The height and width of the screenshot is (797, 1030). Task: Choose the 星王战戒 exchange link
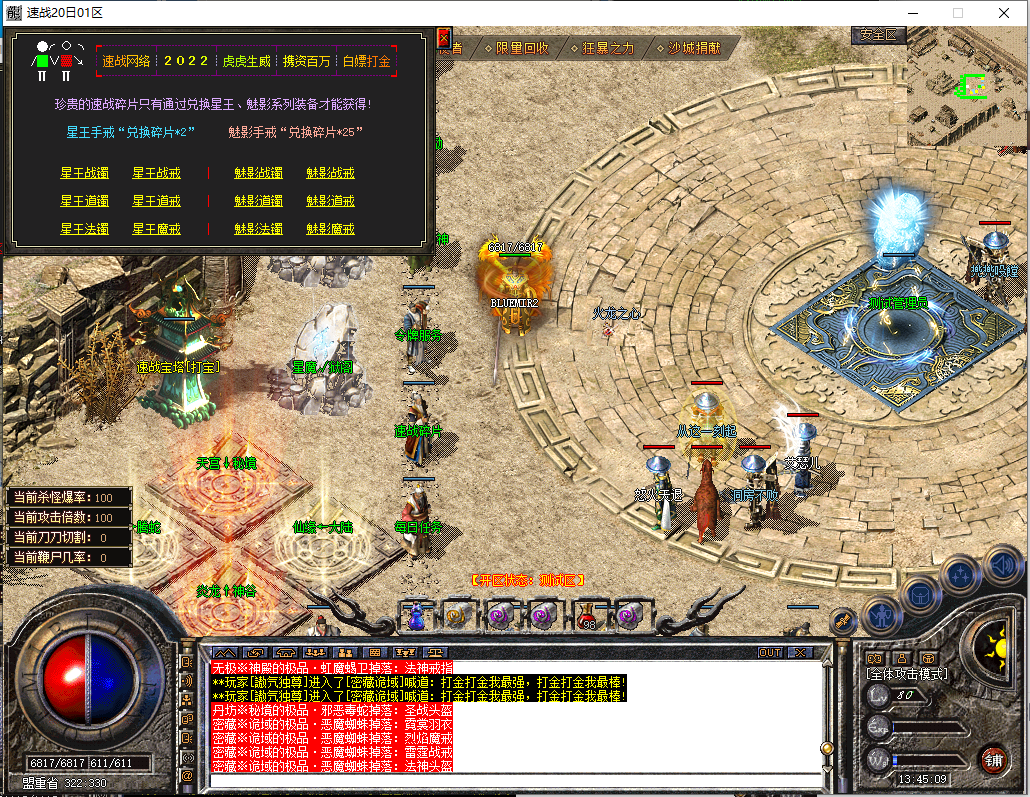[x=157, y=173]
